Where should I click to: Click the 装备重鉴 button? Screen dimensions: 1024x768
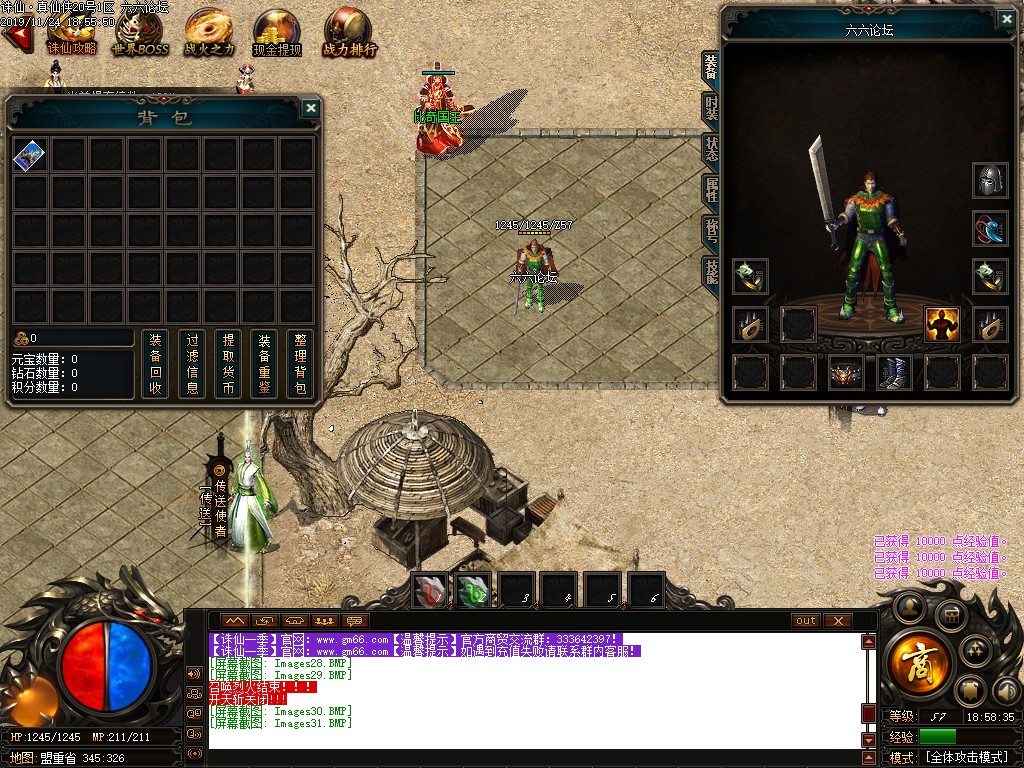tap(264, 364)
